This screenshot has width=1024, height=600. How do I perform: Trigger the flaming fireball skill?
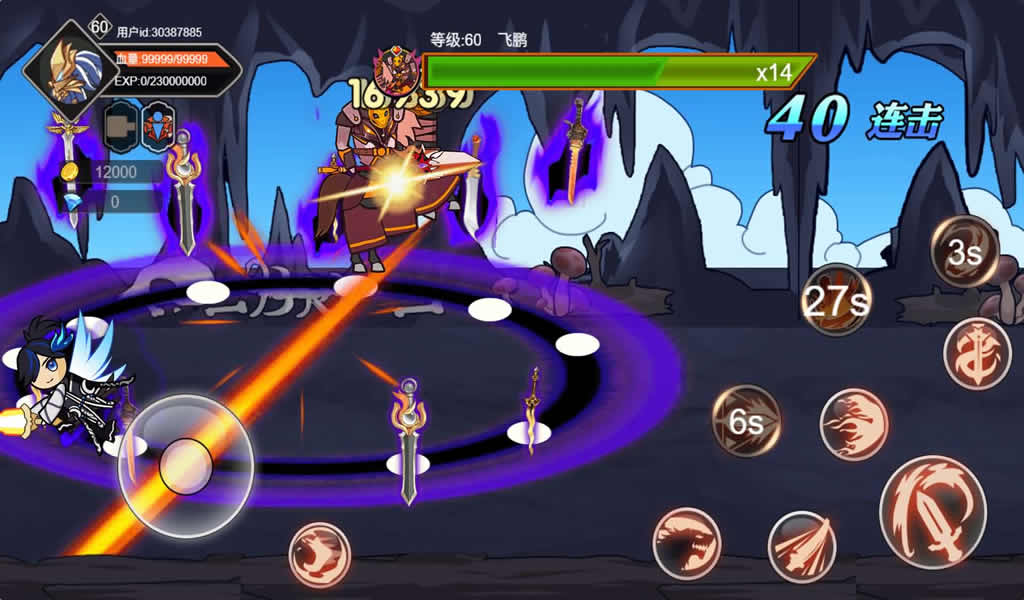pos(854,424)
